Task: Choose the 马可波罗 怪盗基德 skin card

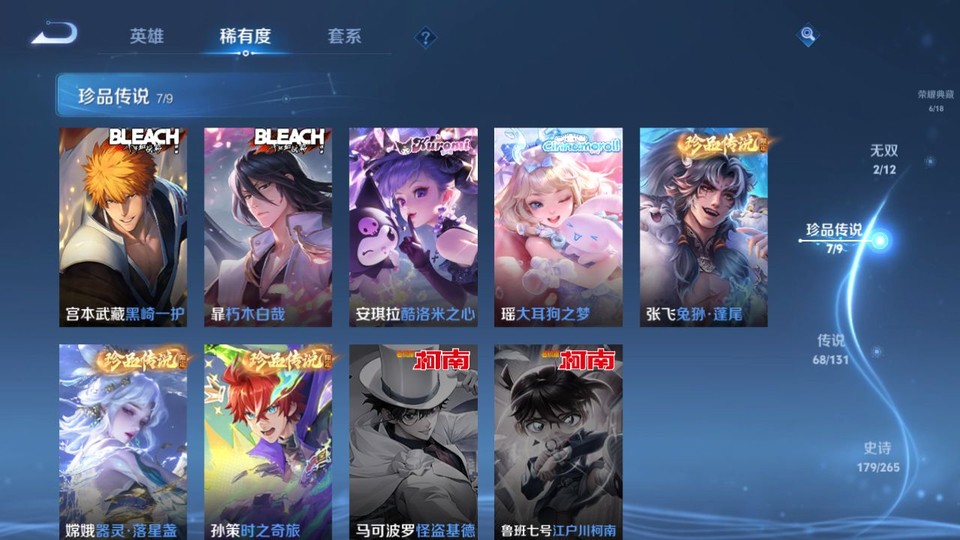Action: point(413,442)
